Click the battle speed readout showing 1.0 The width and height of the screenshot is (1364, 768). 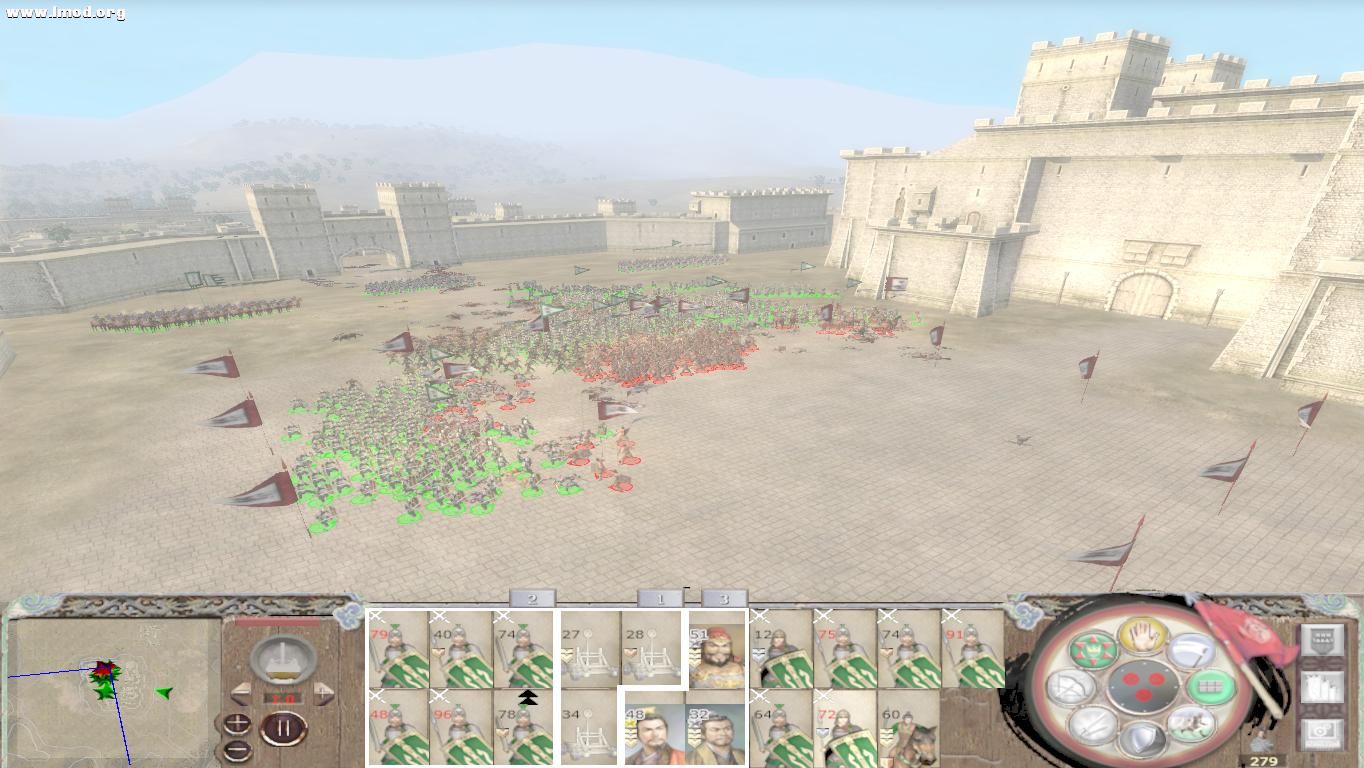tap(282, 697)
